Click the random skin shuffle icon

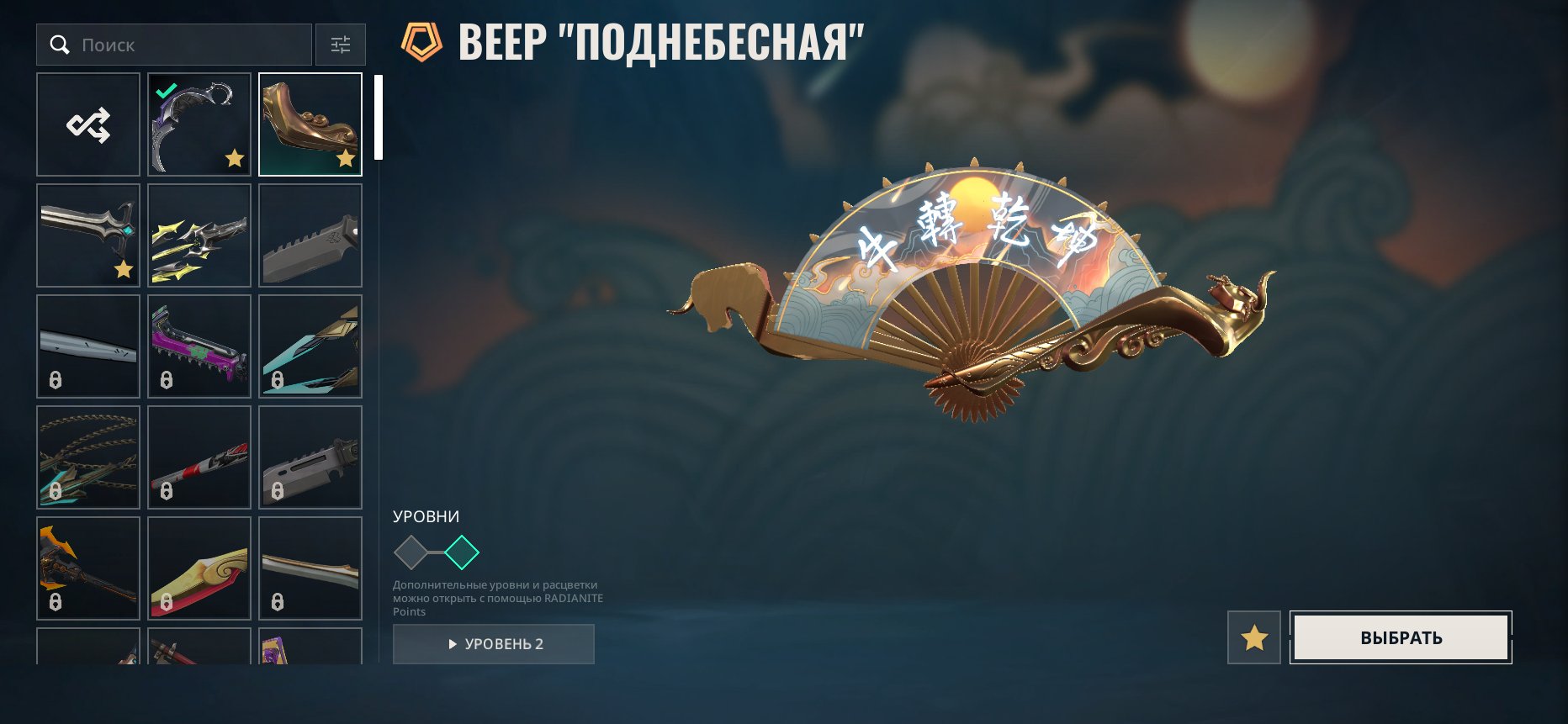pyautogui.click(x=87, y=124)
